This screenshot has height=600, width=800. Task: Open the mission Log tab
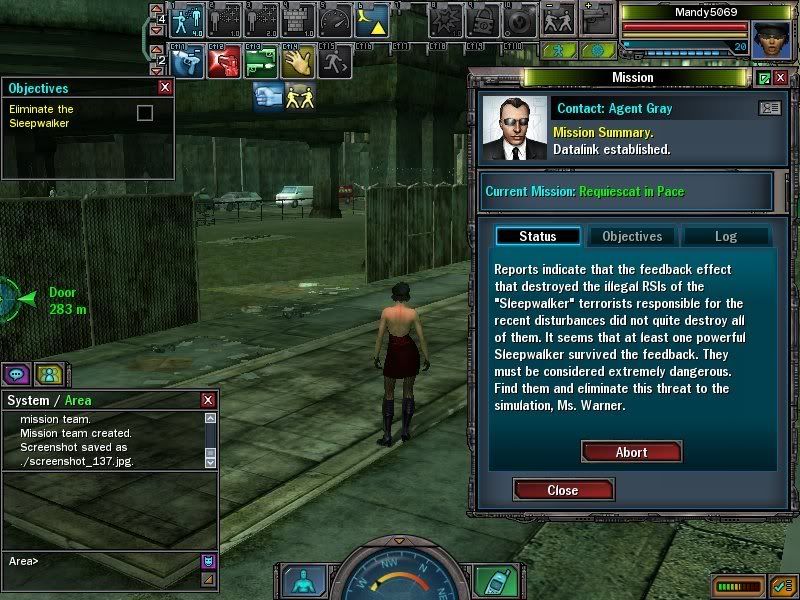click(x=725, y=237)
